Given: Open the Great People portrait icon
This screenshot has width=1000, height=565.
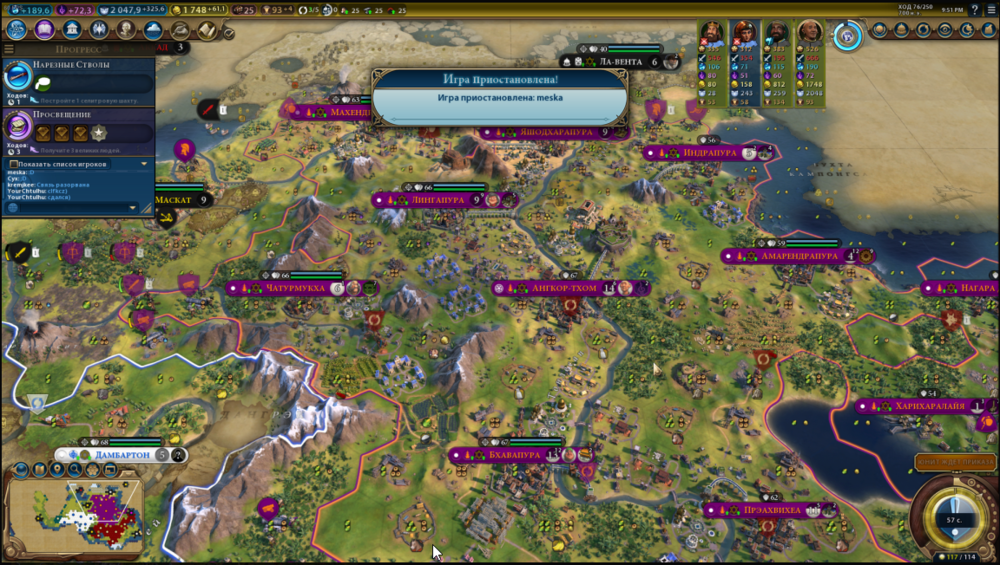Looking at the screenshot, I should [x=127, y=30].
